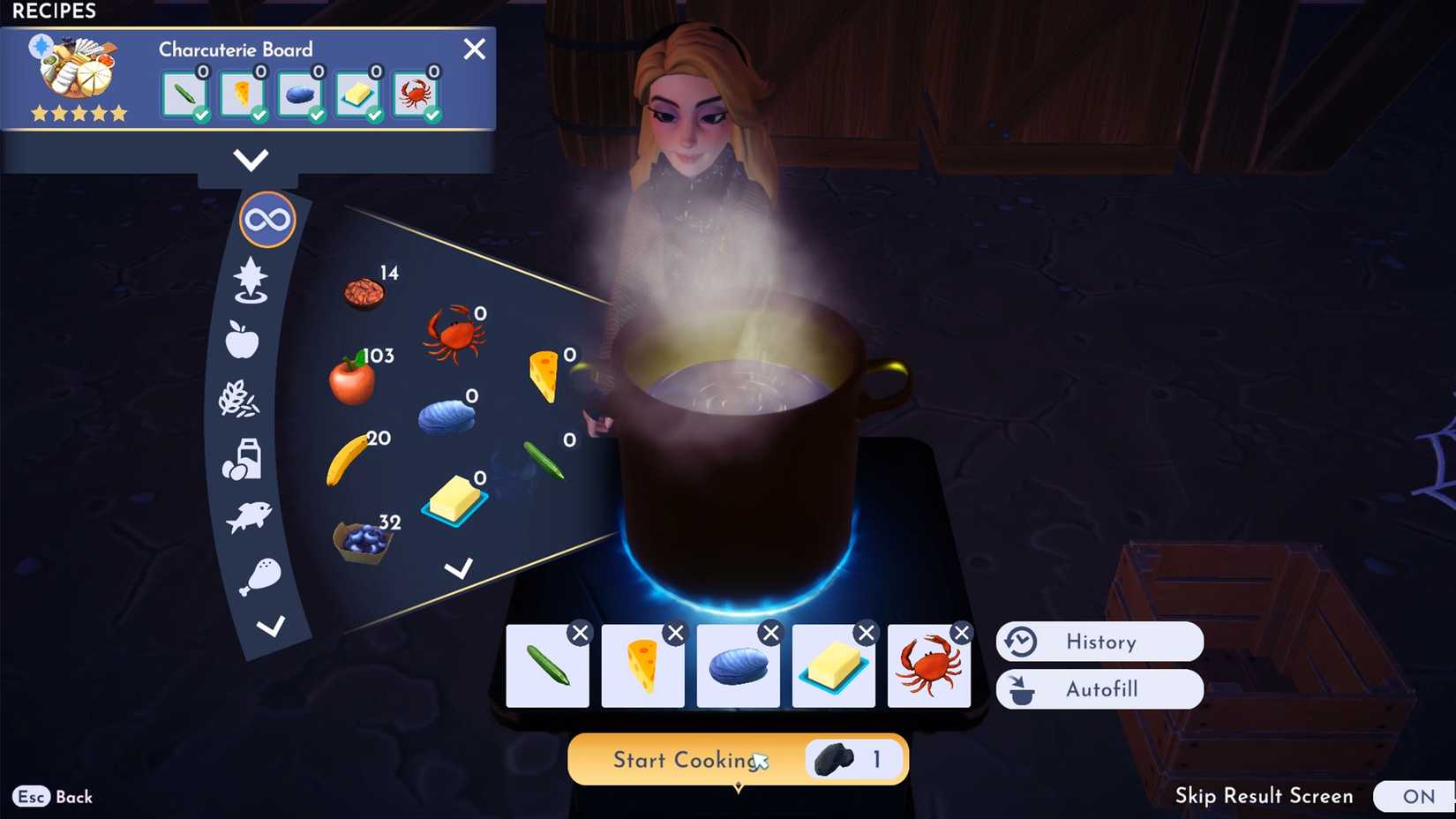Turn off Skip Result Screen
Viewport: 1456px width, 819px height.
pyautogui.click(x=1417, y=796)
